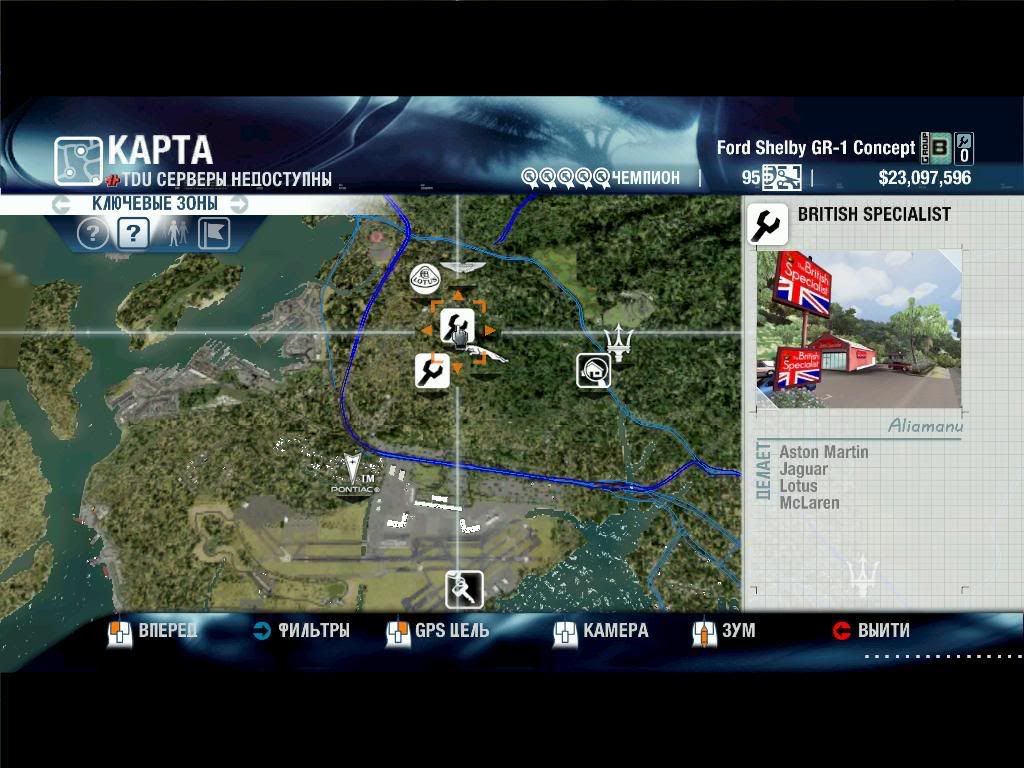The width and height of the screenshot is (1024, 768).
Task: Set the GPS ЦЕЛЬ target
Action: (x=438, y=631)
